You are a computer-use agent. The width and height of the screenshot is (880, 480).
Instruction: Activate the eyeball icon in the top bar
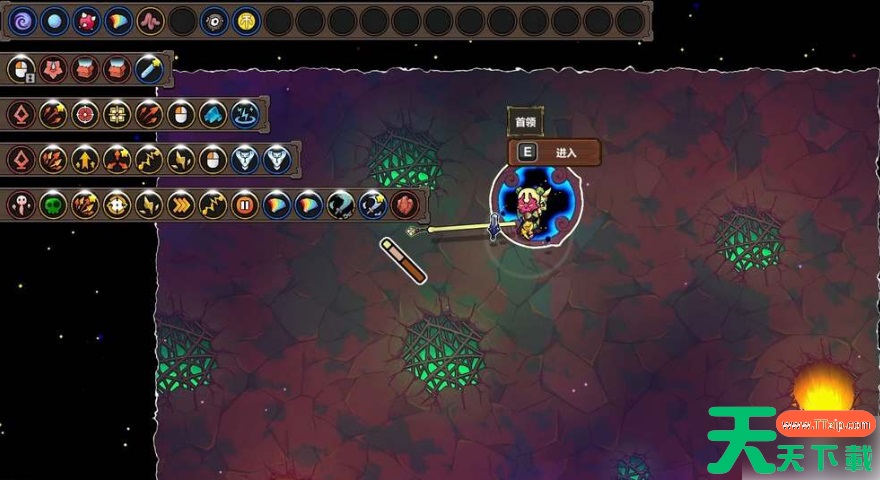point(214,21)
